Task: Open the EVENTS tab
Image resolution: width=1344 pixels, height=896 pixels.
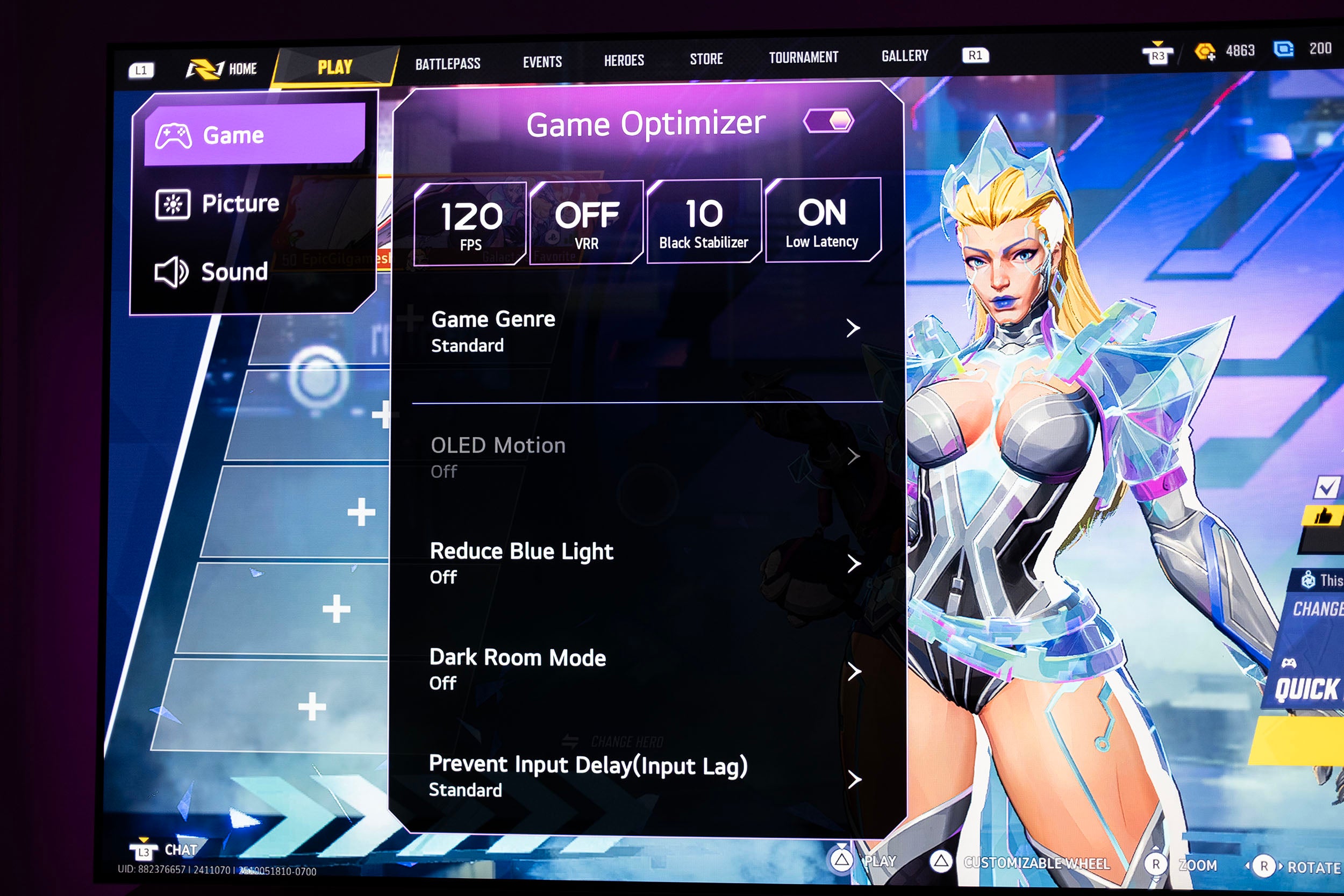Action: tap(542, 62)
